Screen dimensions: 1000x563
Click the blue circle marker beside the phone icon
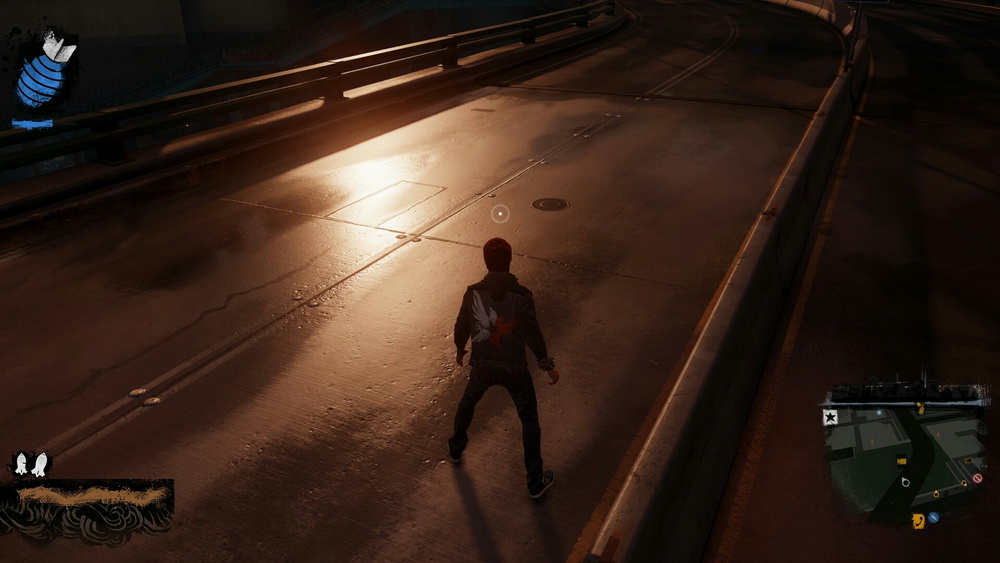pyautogui.click(x=933, y=517)
